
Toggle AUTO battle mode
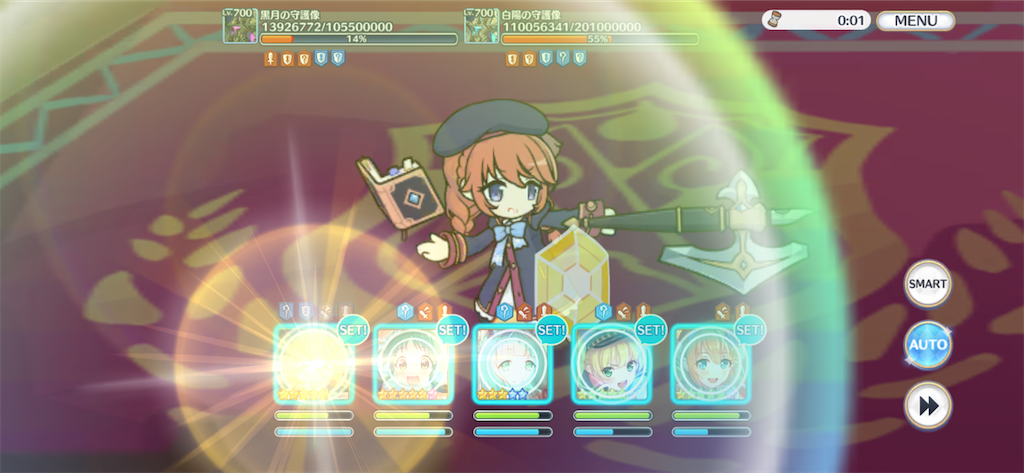click(927, 345)
